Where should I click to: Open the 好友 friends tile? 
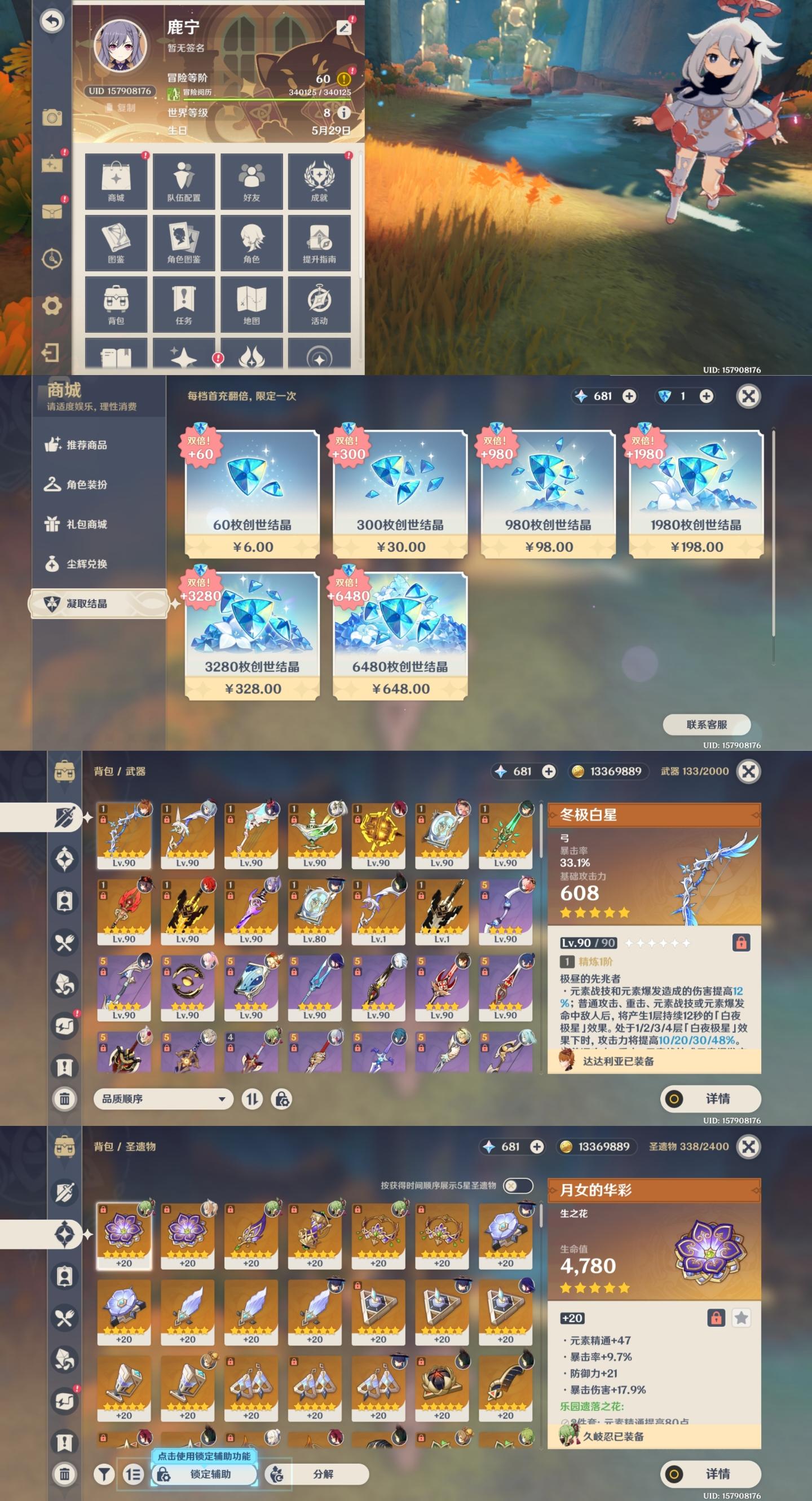click(251, 181)
